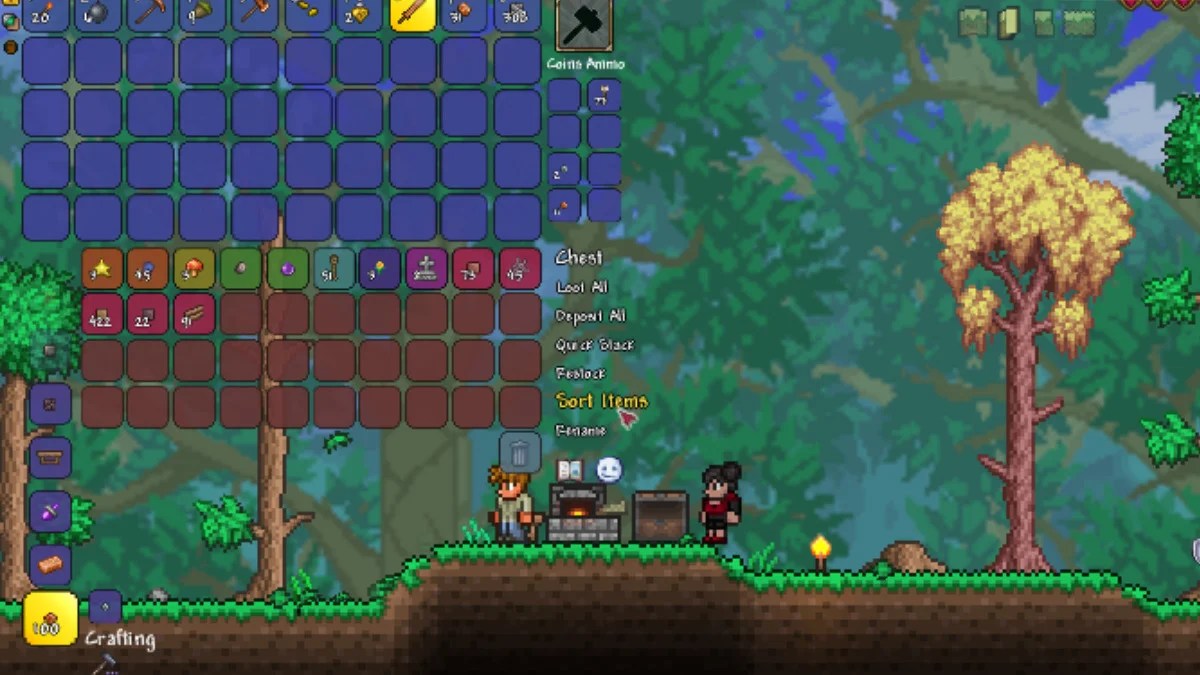The width and height of the screenshot is (1200, 675).
Task: Use Quick Stack to chest
Action: [x=594, y=345]
